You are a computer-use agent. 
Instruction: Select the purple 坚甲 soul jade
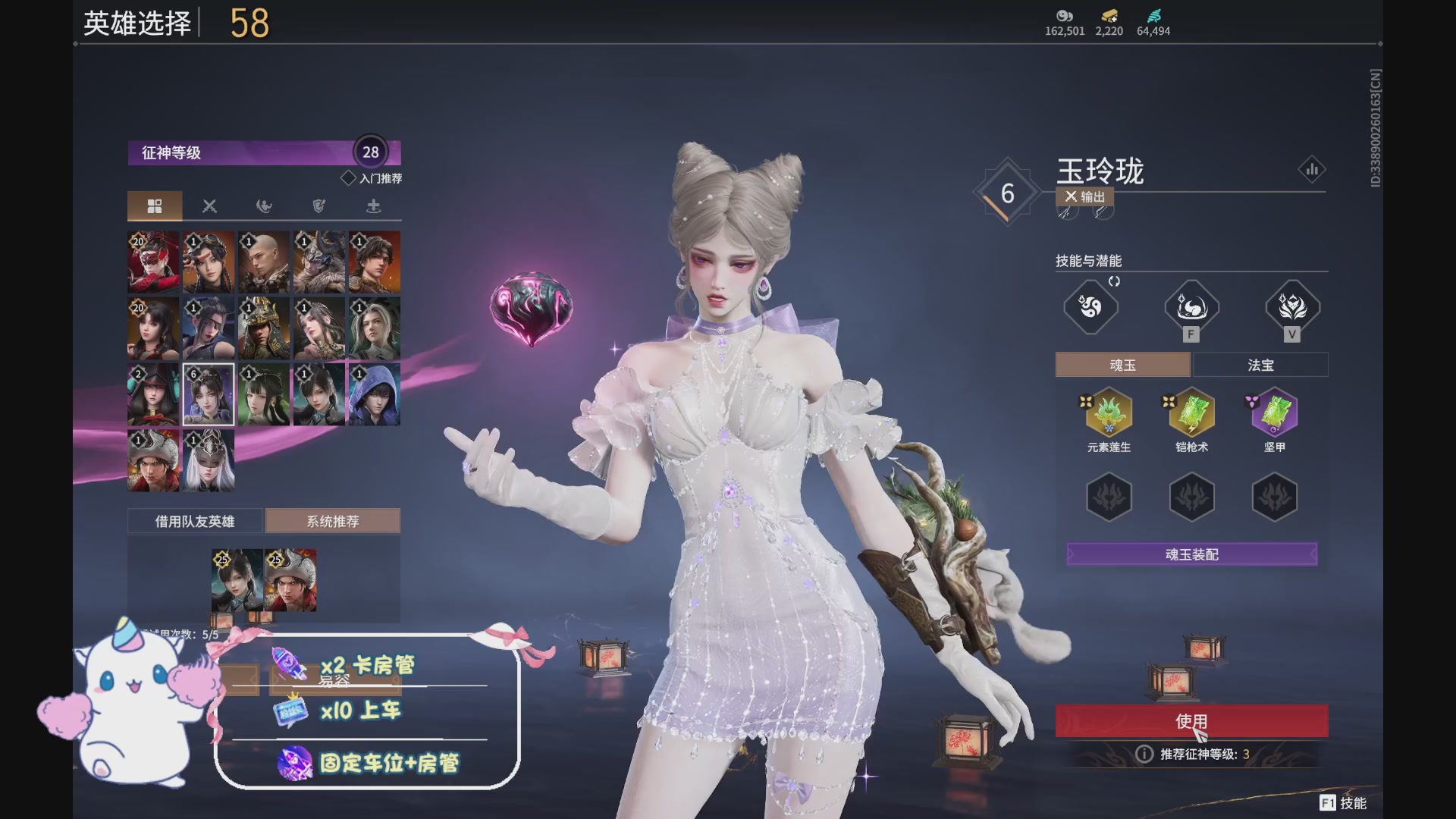click(1273, 413)
